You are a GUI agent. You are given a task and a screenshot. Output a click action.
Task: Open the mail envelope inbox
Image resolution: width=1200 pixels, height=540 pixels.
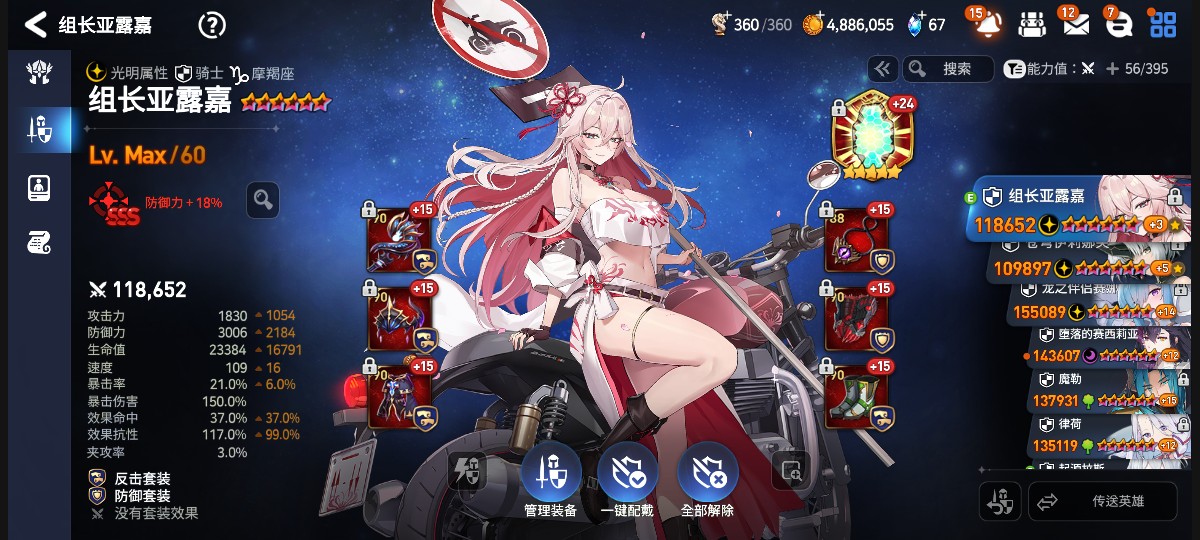pos(1076,24)
